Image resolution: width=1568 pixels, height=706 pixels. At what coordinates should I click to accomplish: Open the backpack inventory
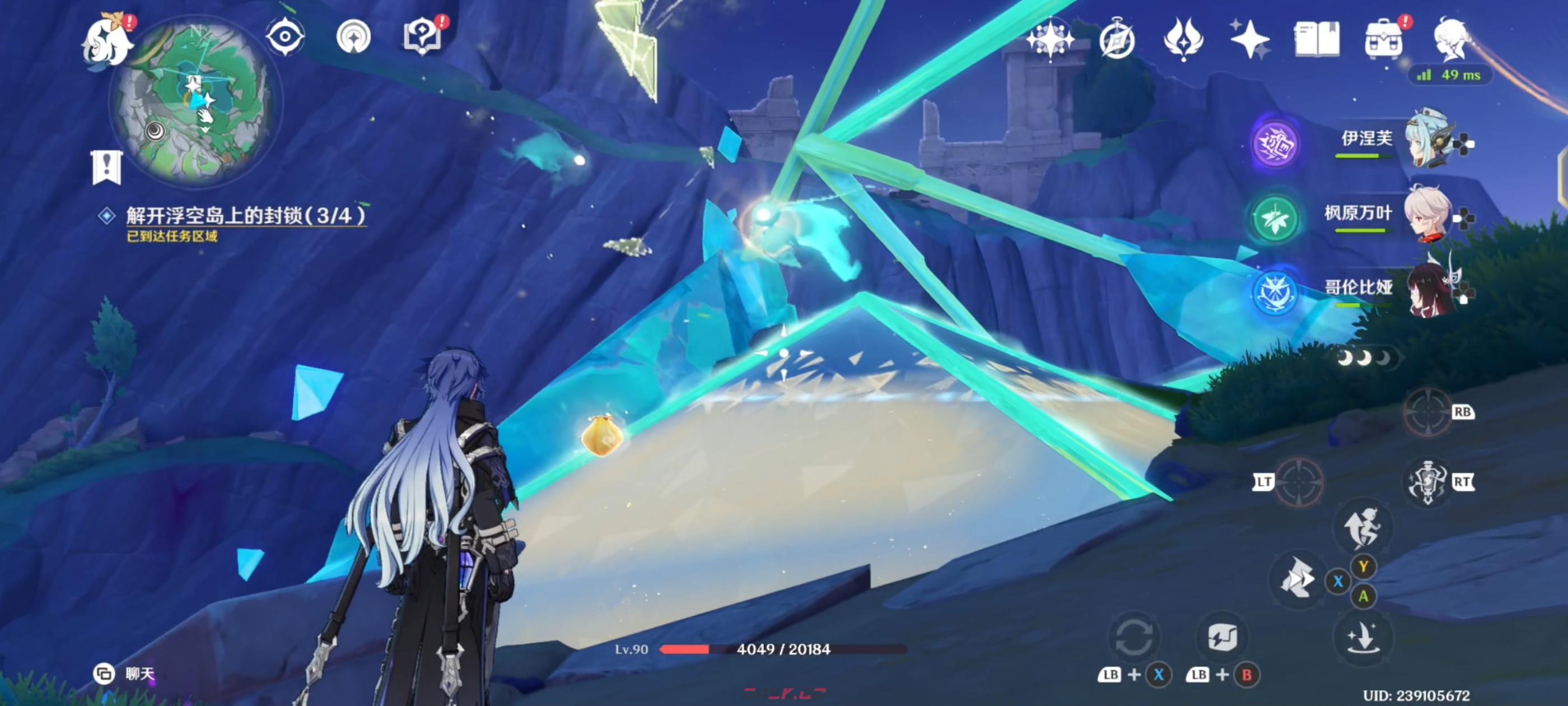1384,40
